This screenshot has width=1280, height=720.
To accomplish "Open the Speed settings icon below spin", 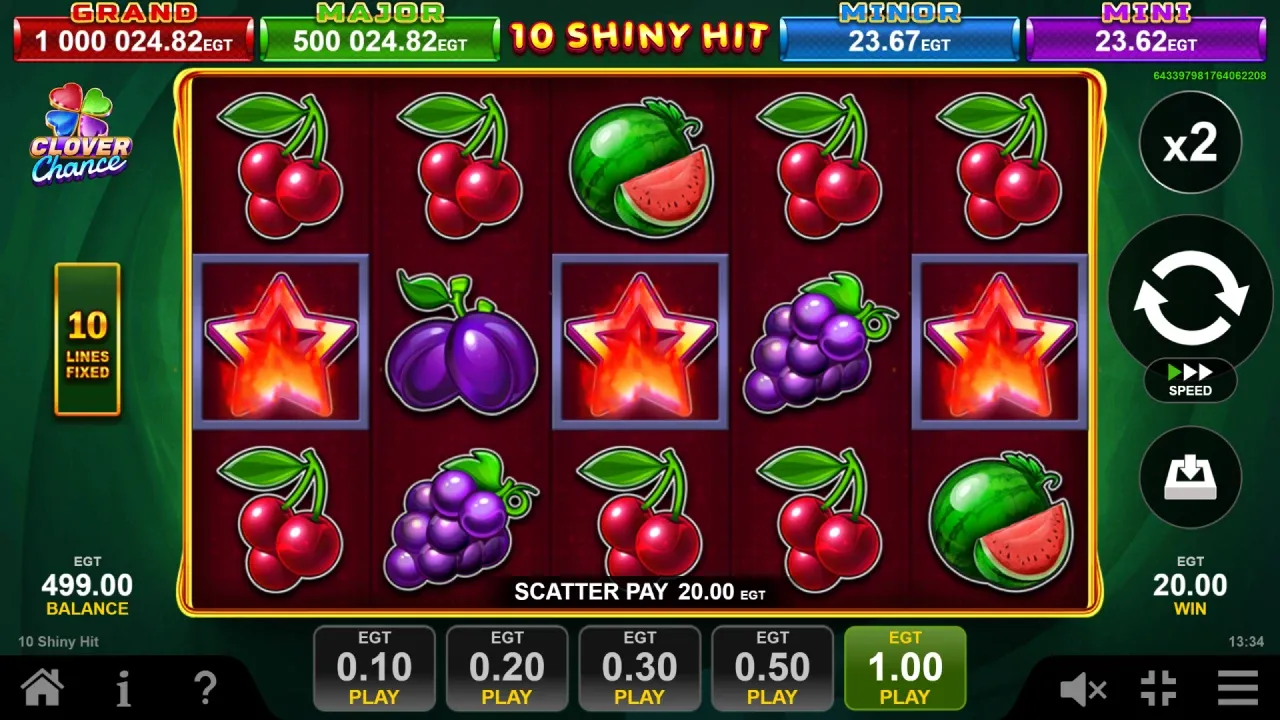I will 1189,380.
